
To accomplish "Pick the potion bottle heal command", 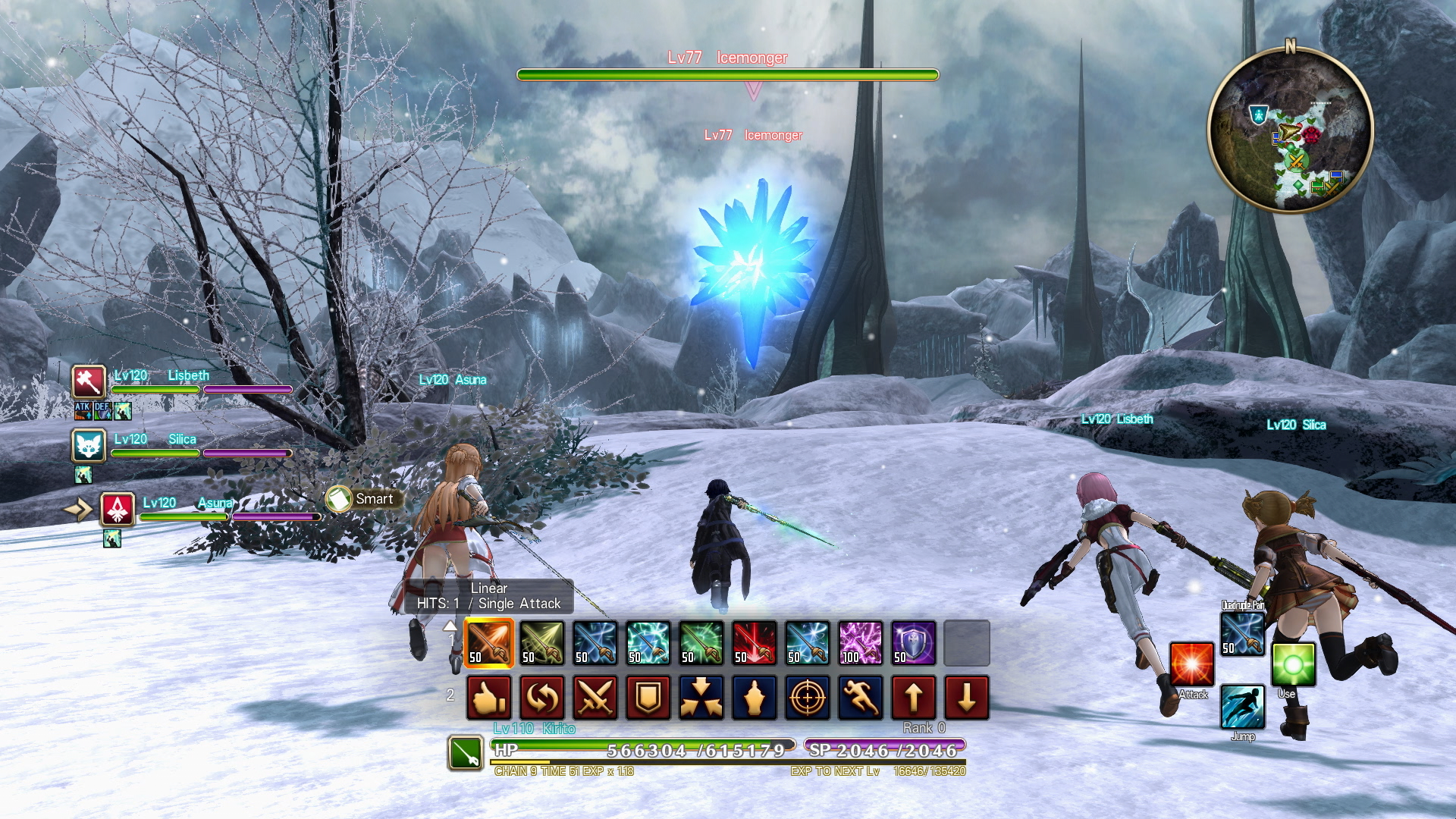I will click(x=755, y=698).
